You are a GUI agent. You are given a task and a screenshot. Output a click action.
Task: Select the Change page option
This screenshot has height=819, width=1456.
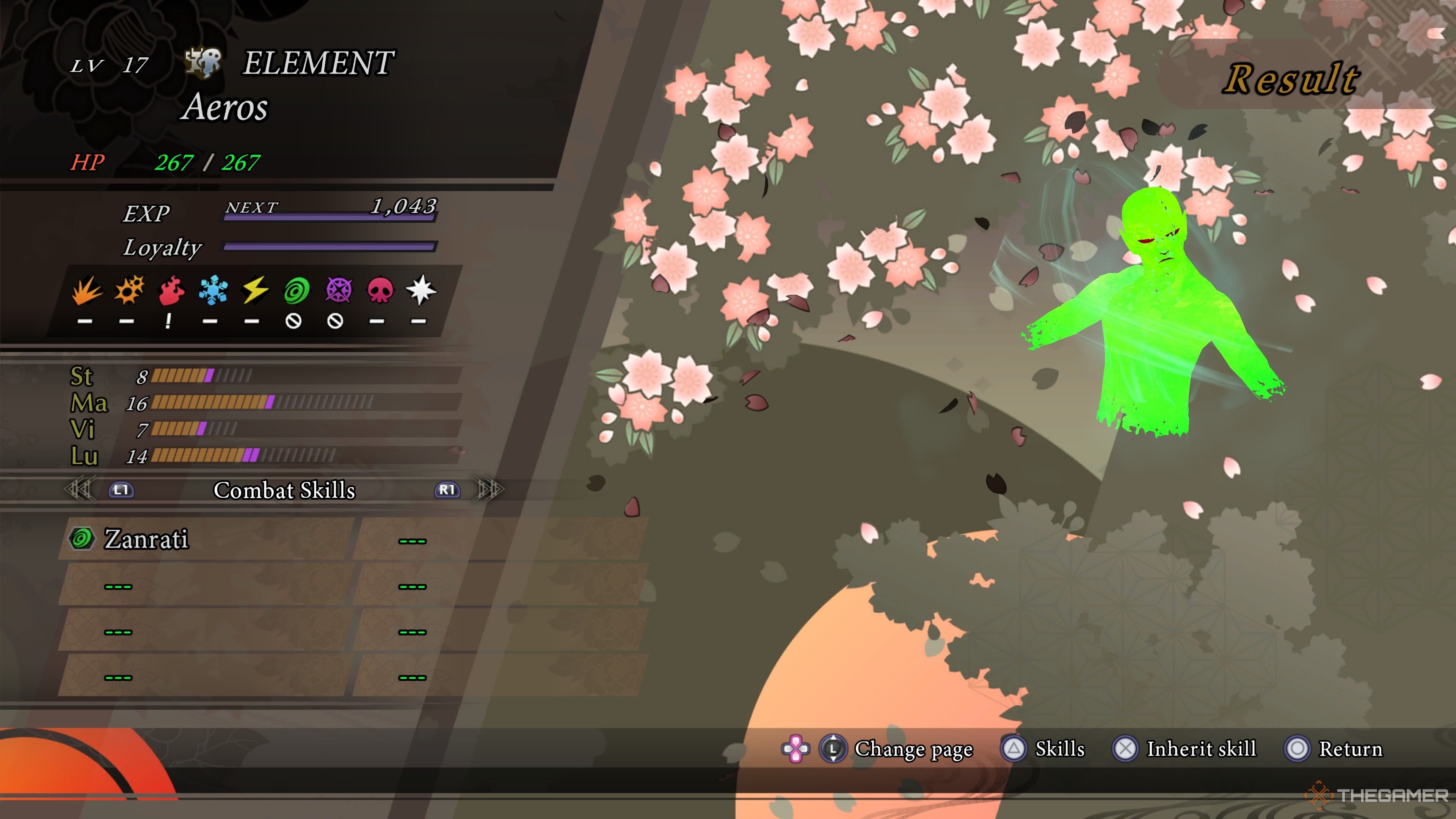[913, 749]
